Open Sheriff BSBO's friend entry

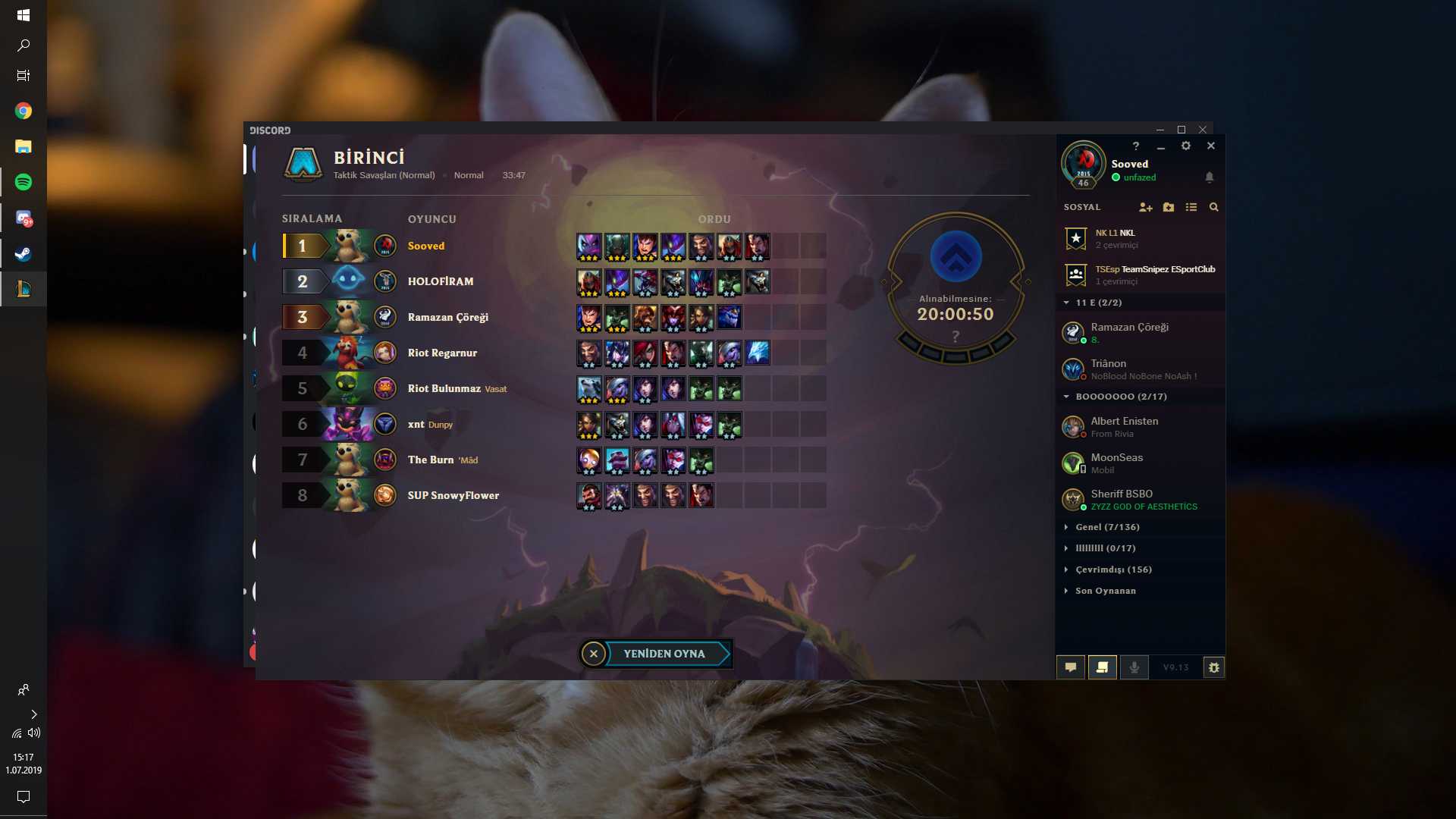(1122, 499)
